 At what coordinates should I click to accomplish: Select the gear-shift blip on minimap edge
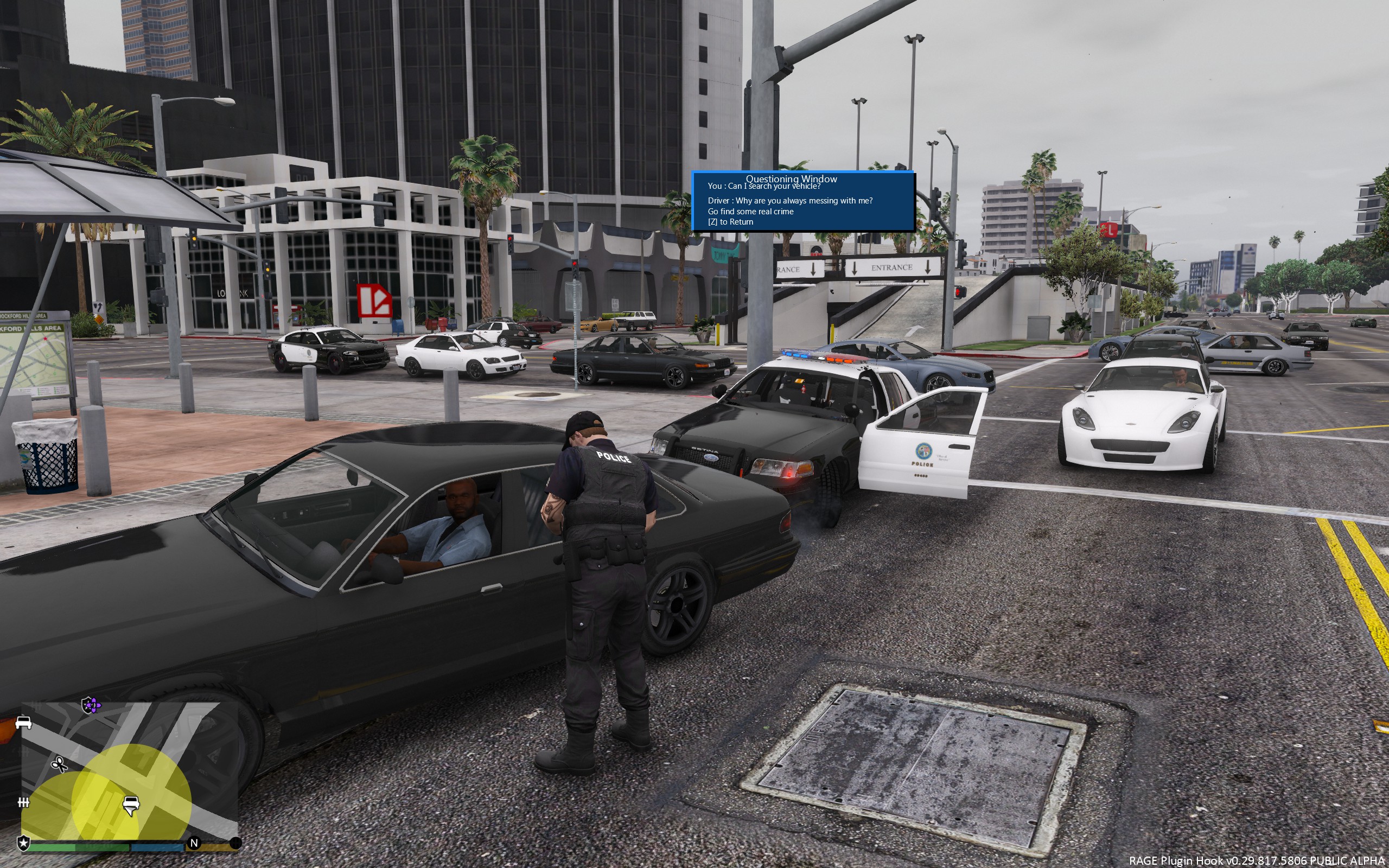pyautogui.click(x=23, y=802)
